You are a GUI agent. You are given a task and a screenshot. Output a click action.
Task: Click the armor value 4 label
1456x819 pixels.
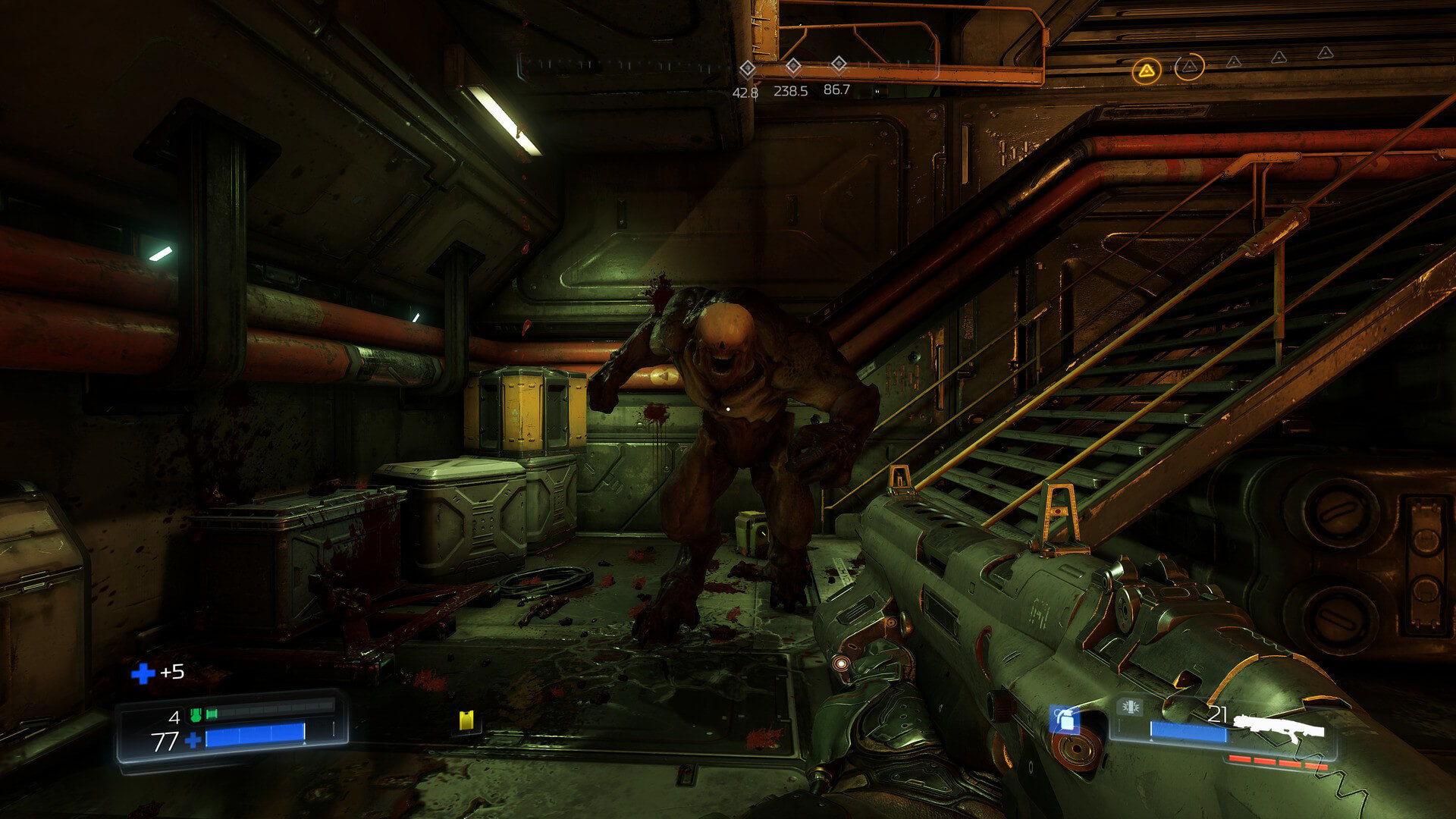pos(174,717)
